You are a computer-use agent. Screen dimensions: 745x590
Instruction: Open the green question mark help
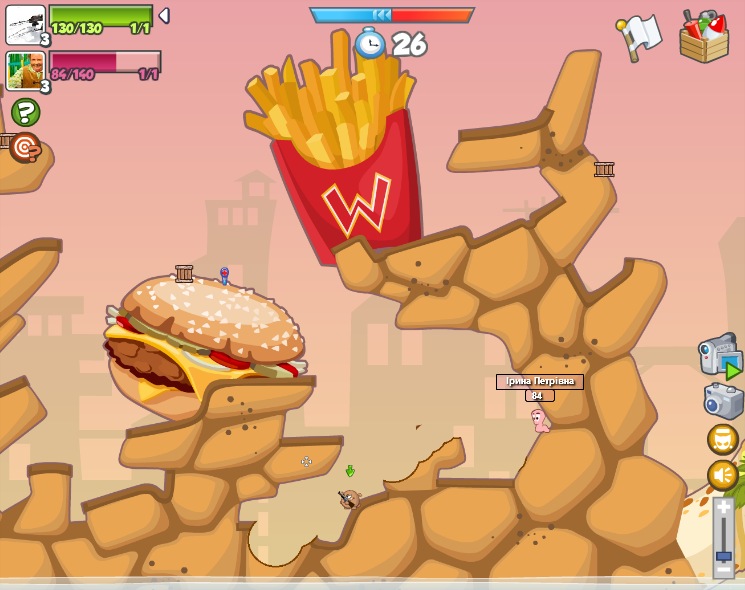[x=25, y=111]
